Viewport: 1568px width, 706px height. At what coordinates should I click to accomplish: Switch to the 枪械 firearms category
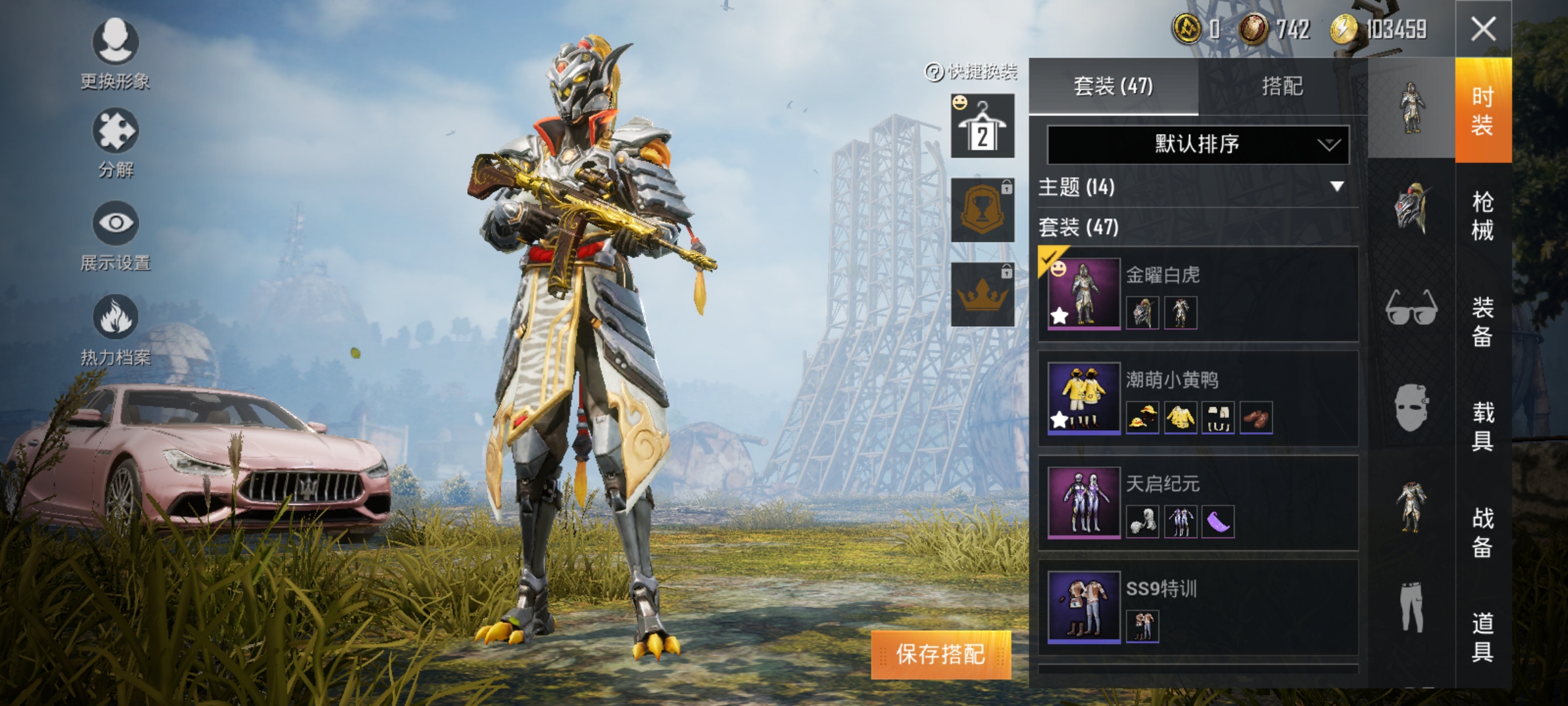coord(1482,216)
